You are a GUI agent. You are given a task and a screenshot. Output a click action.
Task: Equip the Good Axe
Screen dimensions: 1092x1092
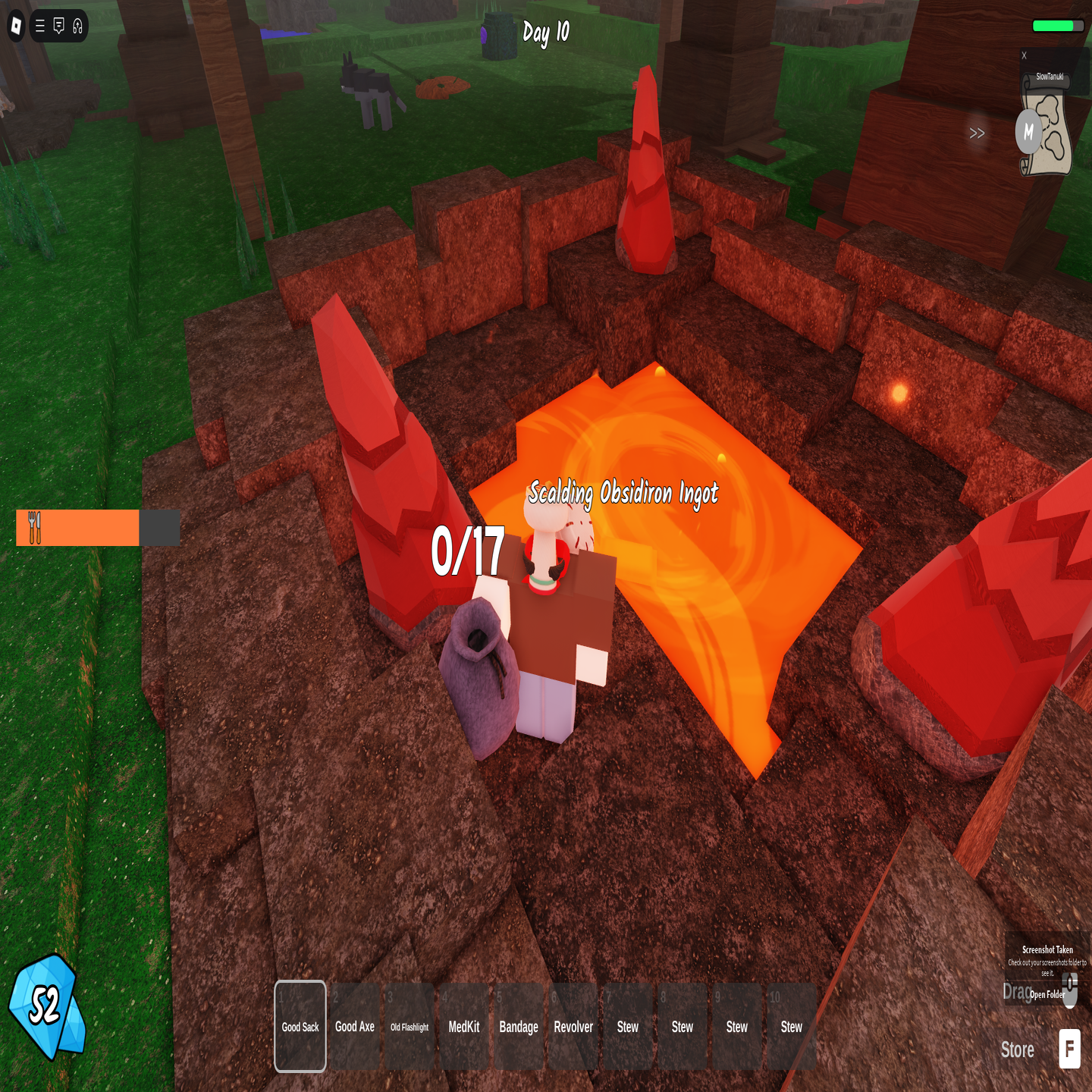click(x=355, y=1026)
